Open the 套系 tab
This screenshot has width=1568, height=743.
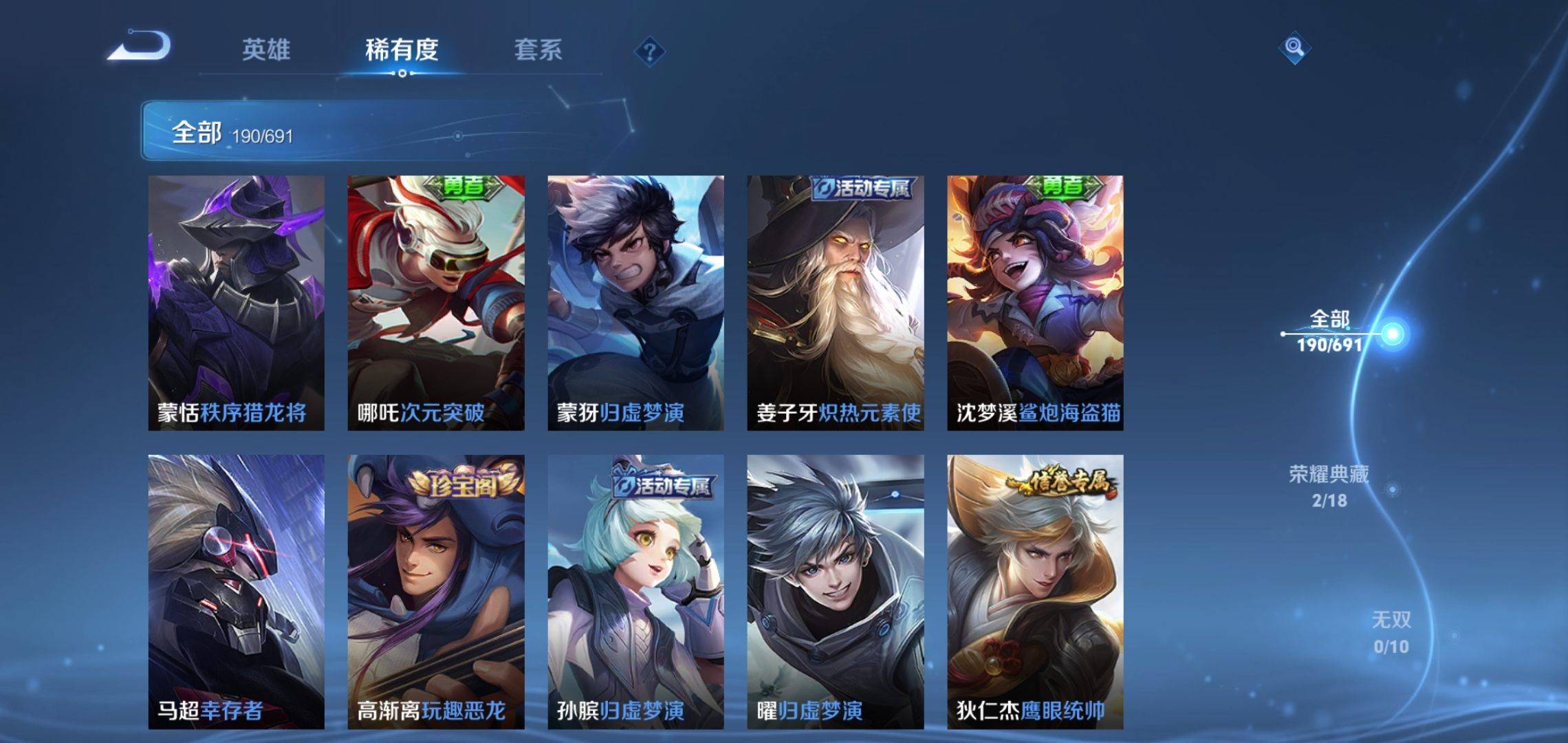point(538,50)
